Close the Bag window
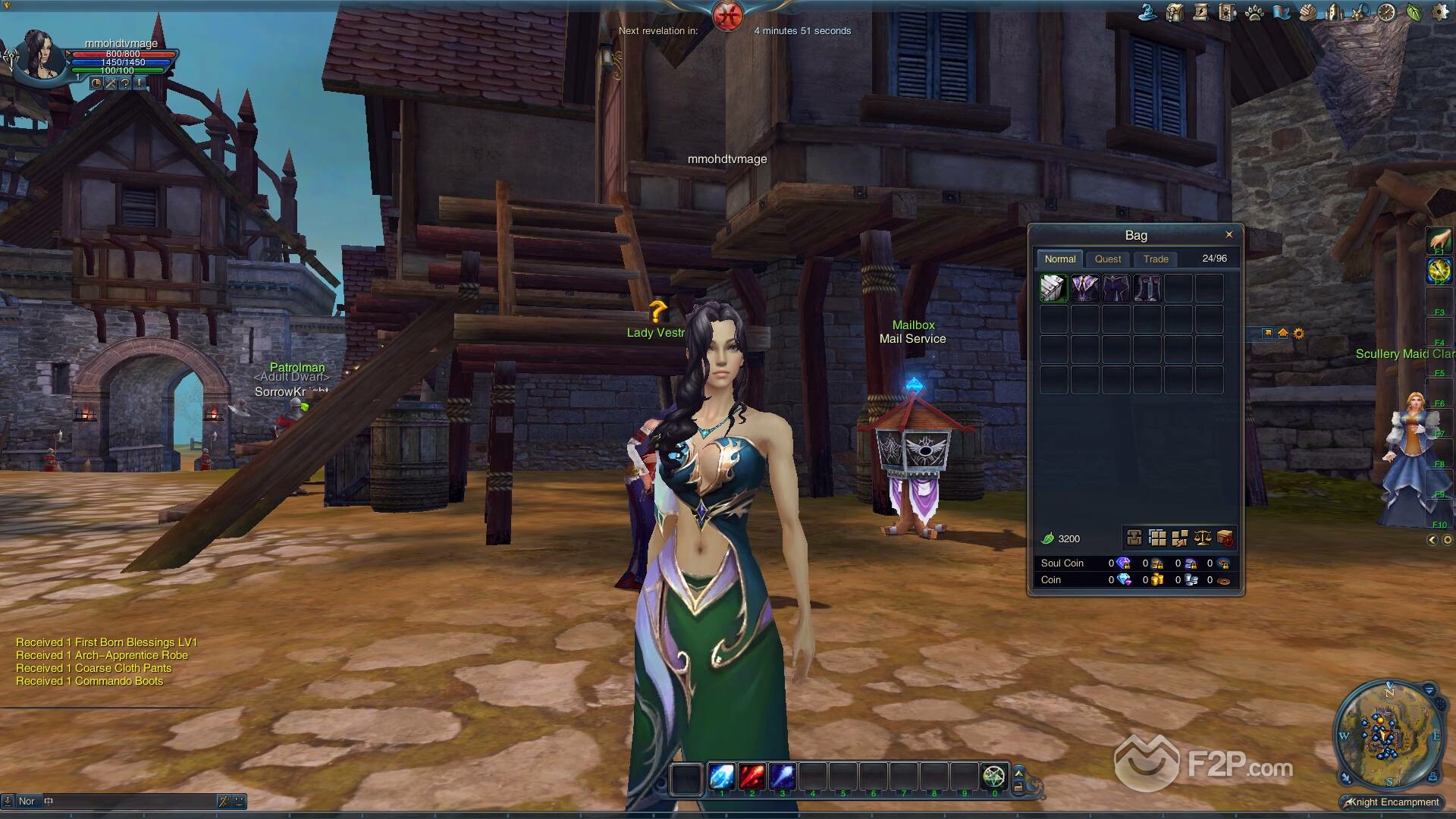This screenshot has width=1456, height=819. 1228,234
